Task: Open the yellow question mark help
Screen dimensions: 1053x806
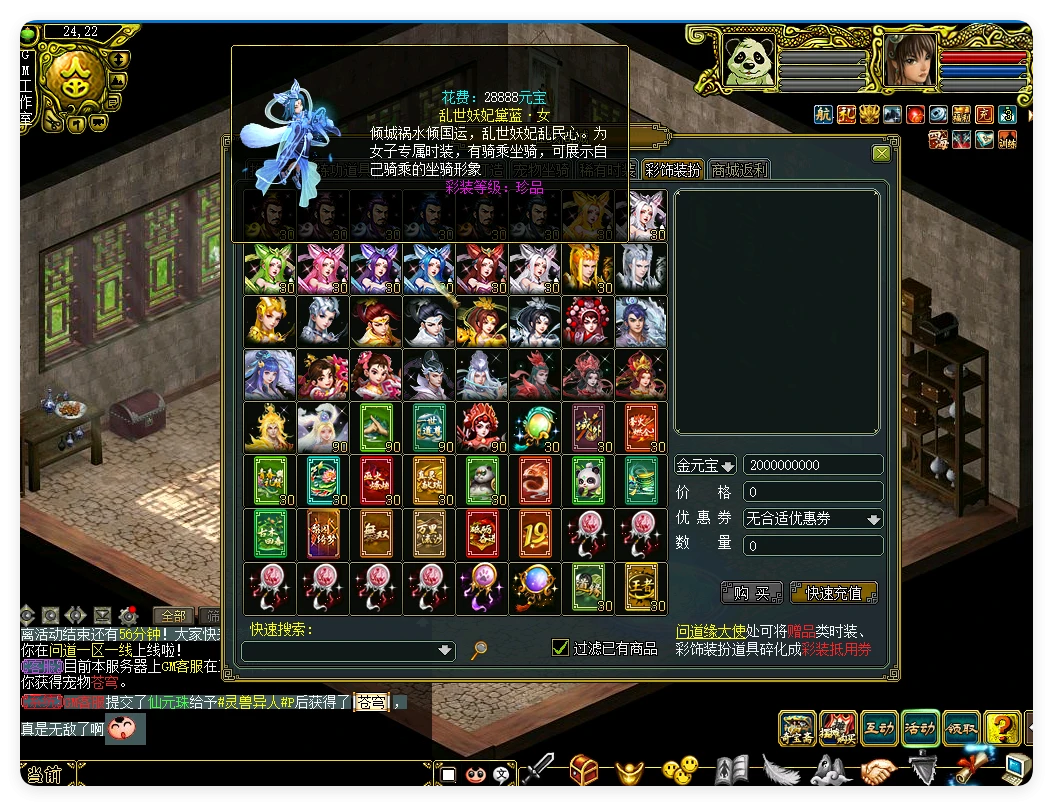Action: point(1001,728)
